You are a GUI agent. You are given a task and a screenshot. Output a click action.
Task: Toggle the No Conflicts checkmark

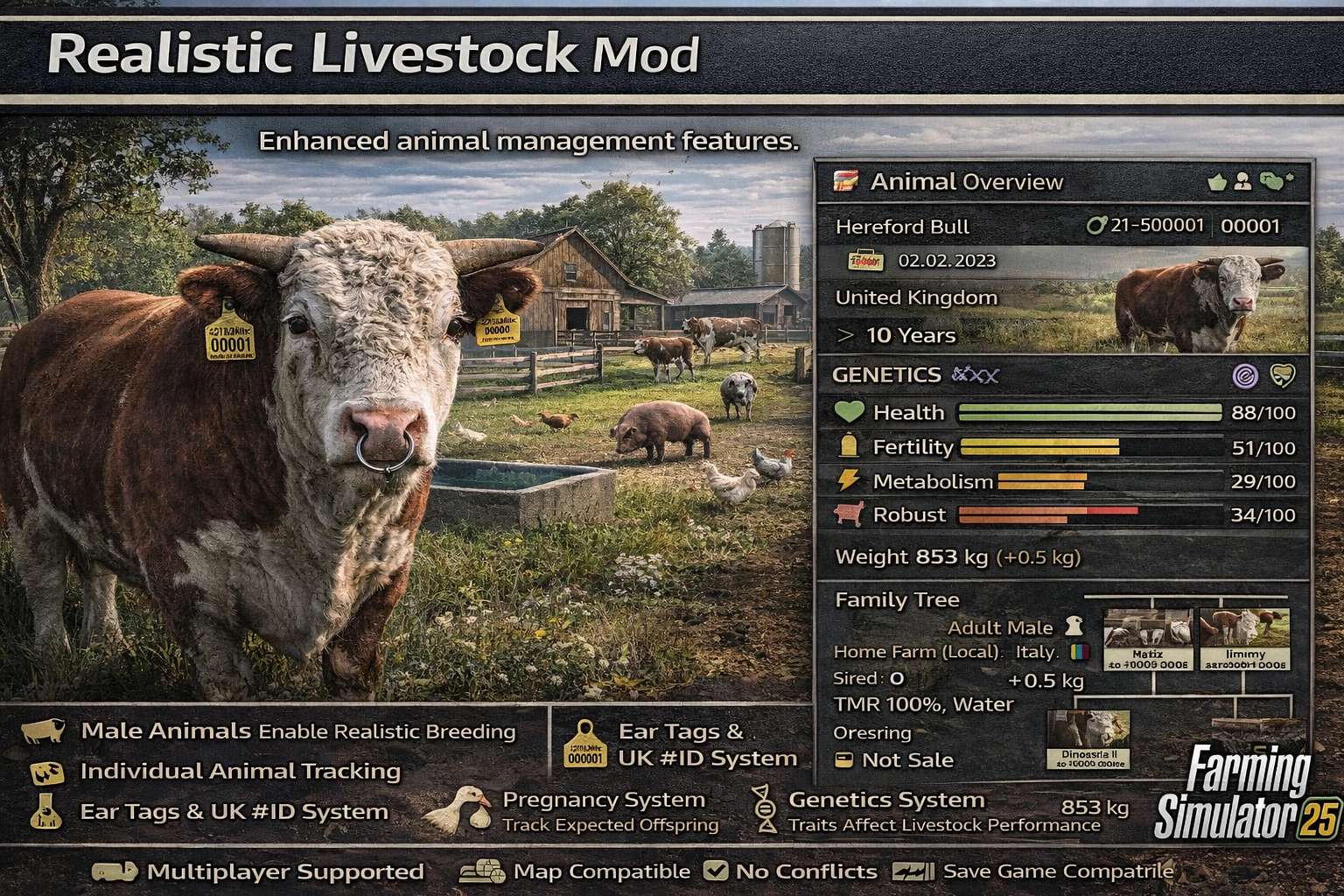point(716,871)
